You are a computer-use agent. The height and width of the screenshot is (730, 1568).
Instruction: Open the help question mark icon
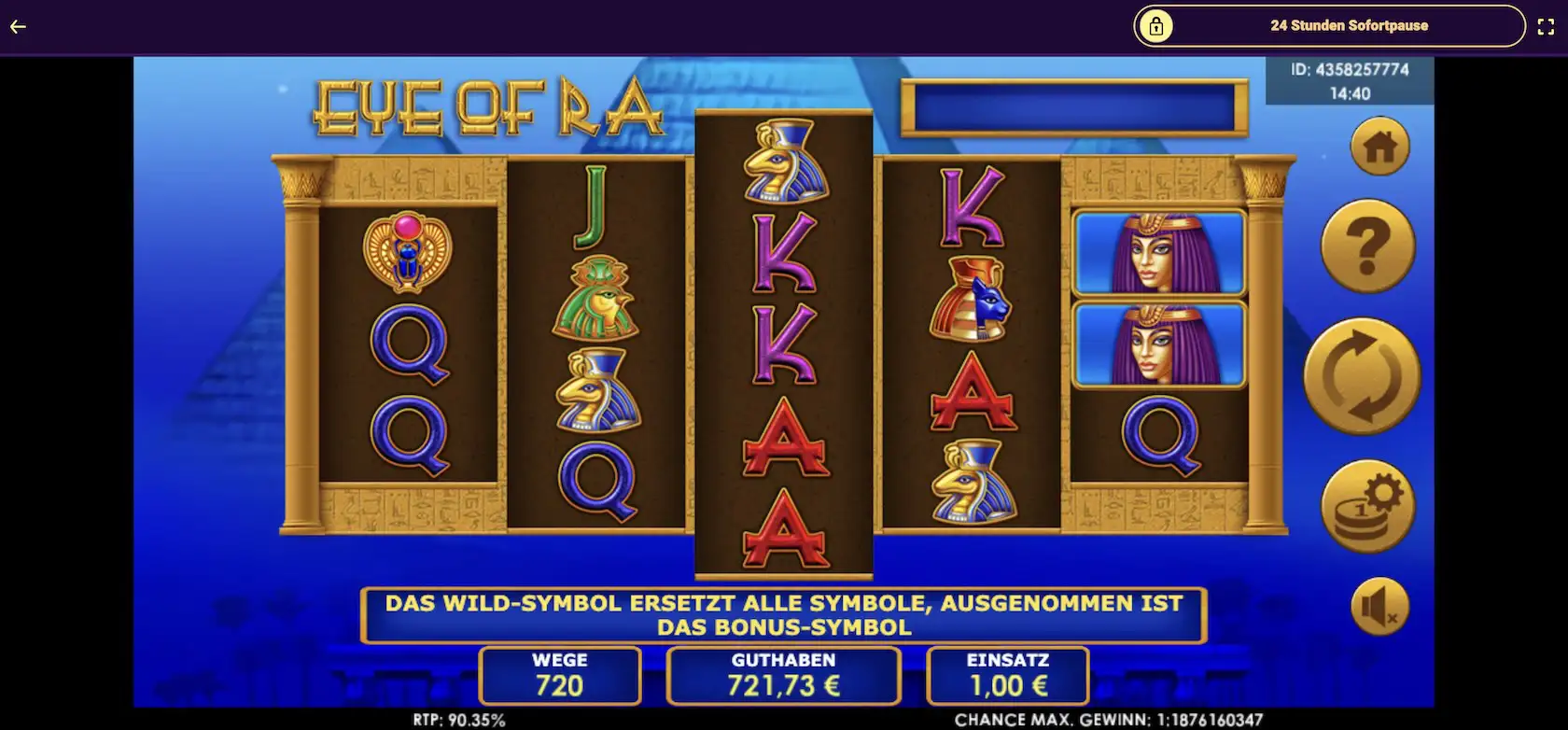click(1366, 244)
